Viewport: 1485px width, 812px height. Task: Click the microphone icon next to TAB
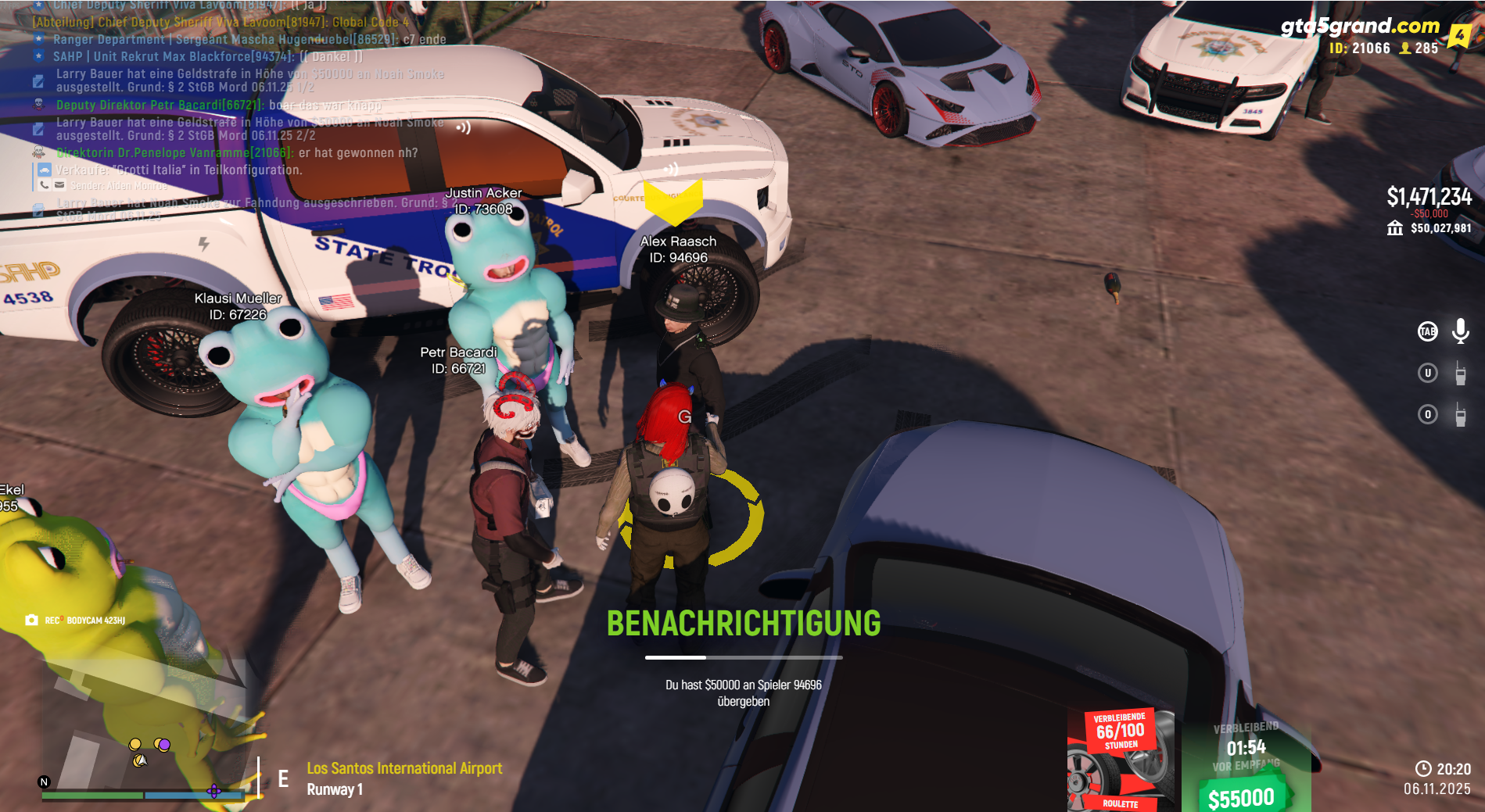coord(1460,332)
